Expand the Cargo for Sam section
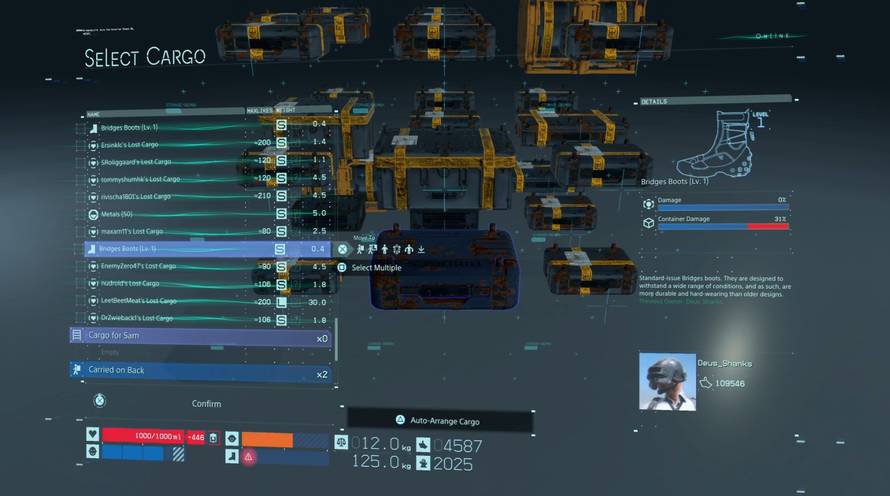Image resolution: width=890 pixels, height=496 pixels. coord(200,336)
